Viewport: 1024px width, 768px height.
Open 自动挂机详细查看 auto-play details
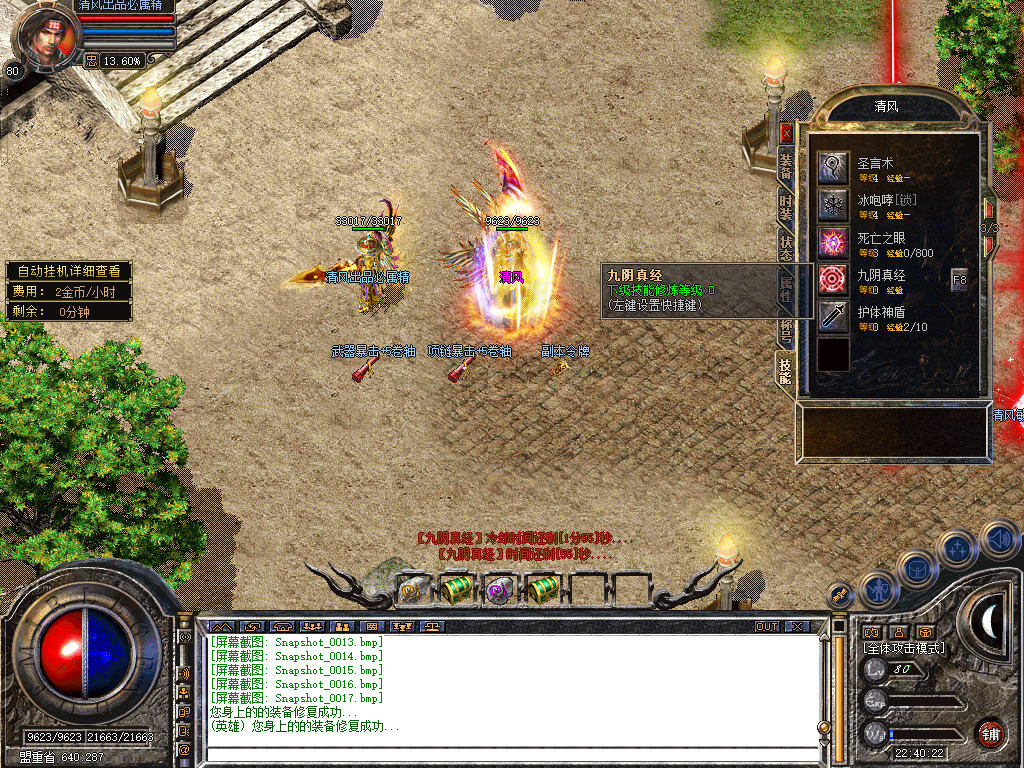coord(68,271)
